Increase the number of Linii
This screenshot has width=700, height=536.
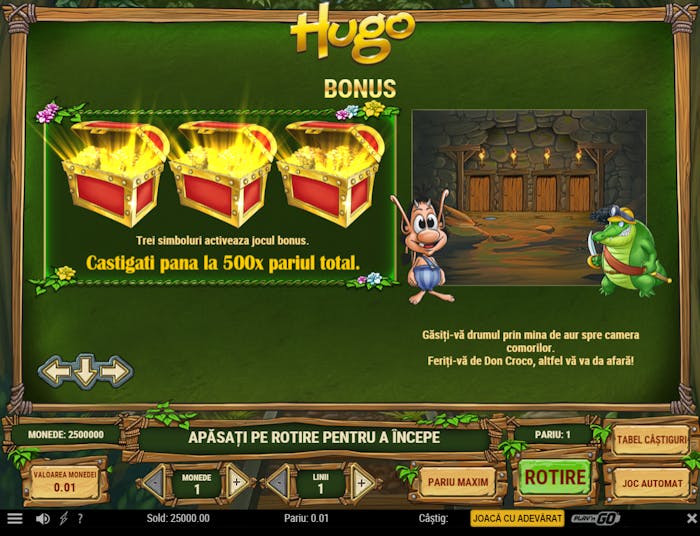pos(361,483)
